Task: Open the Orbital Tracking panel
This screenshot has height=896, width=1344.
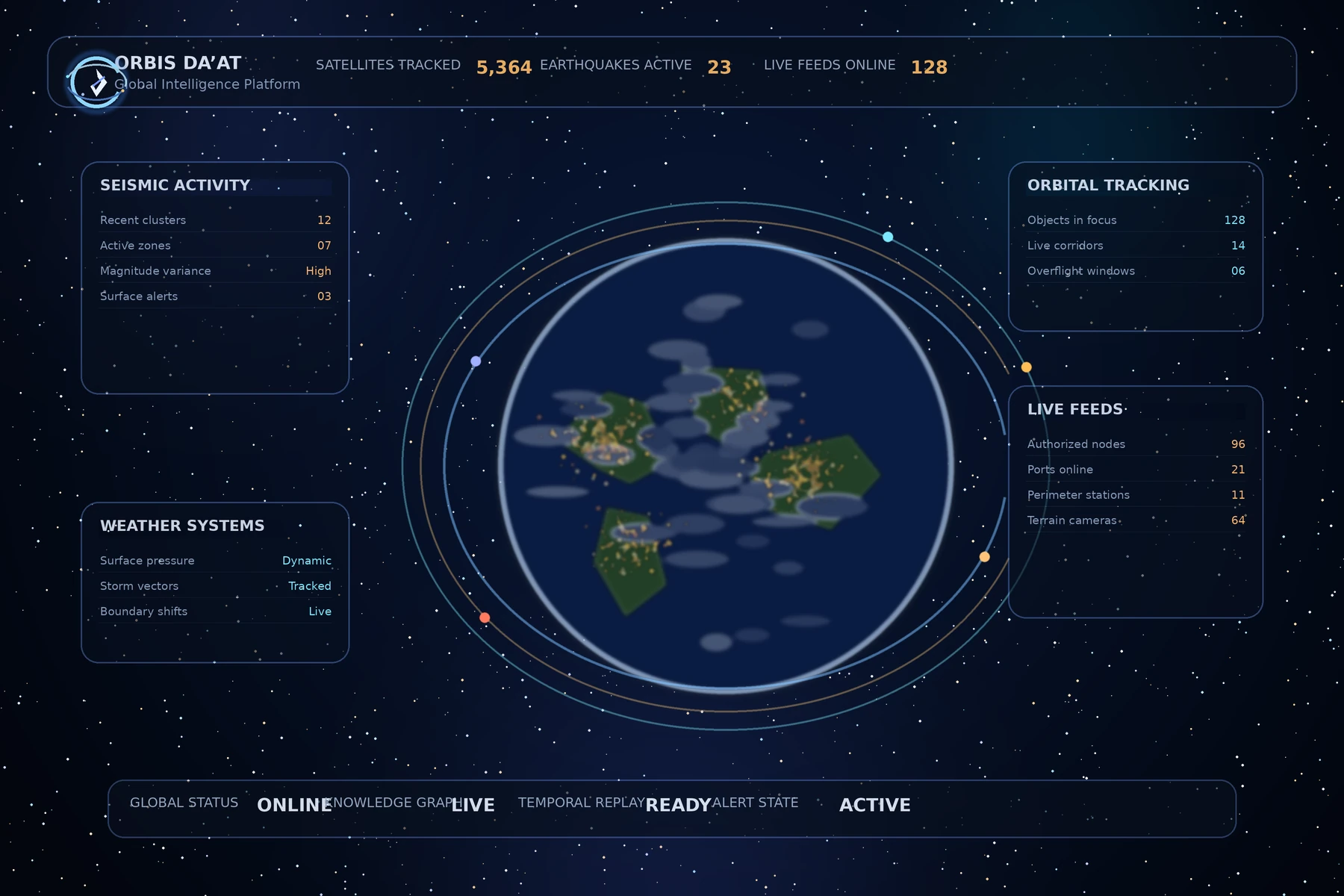Action: point(1108,185)
